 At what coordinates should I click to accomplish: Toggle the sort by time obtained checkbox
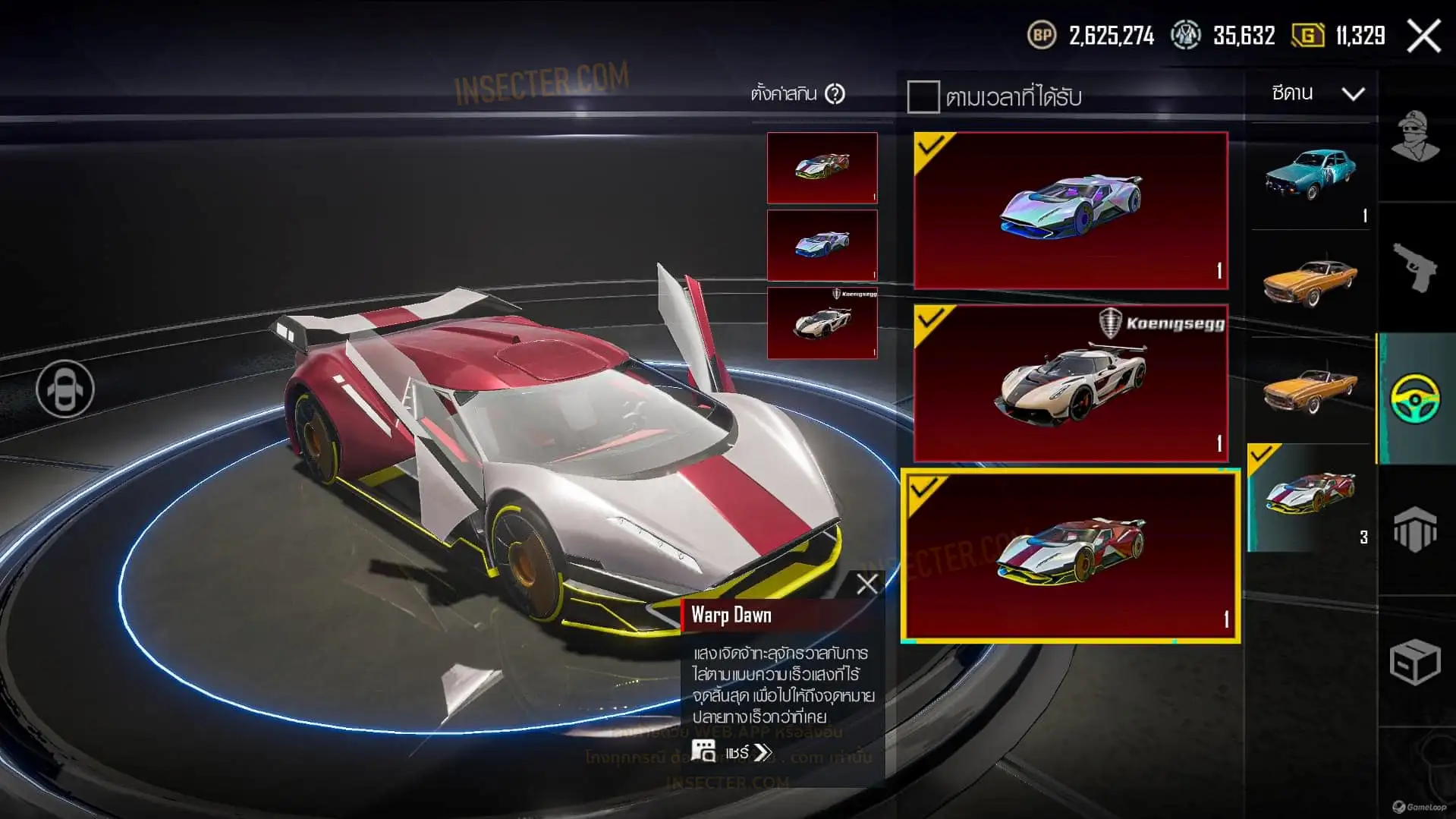coord(923,97)
